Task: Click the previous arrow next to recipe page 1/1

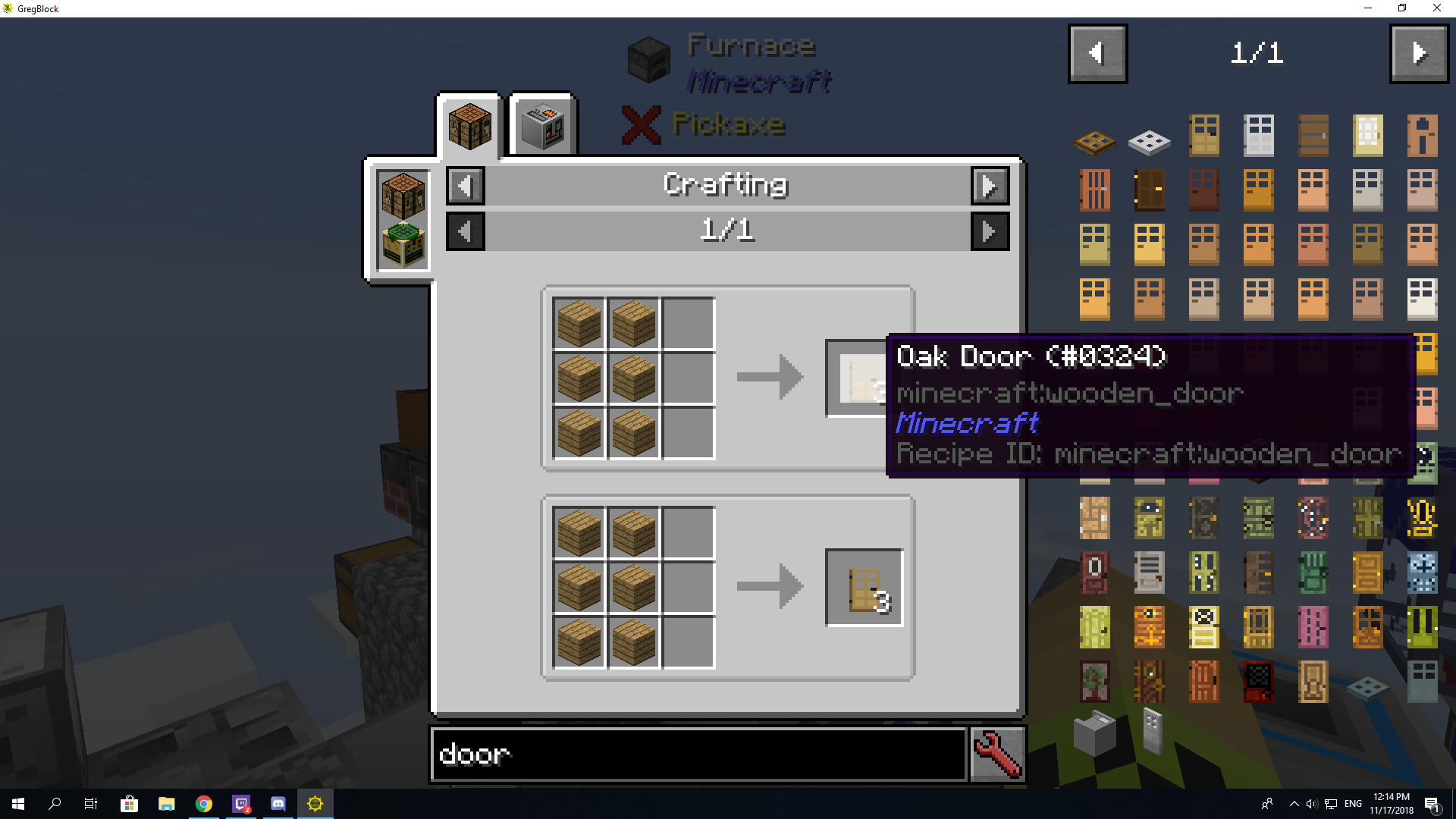Action: pyautogui.click(x=465, y=231)
